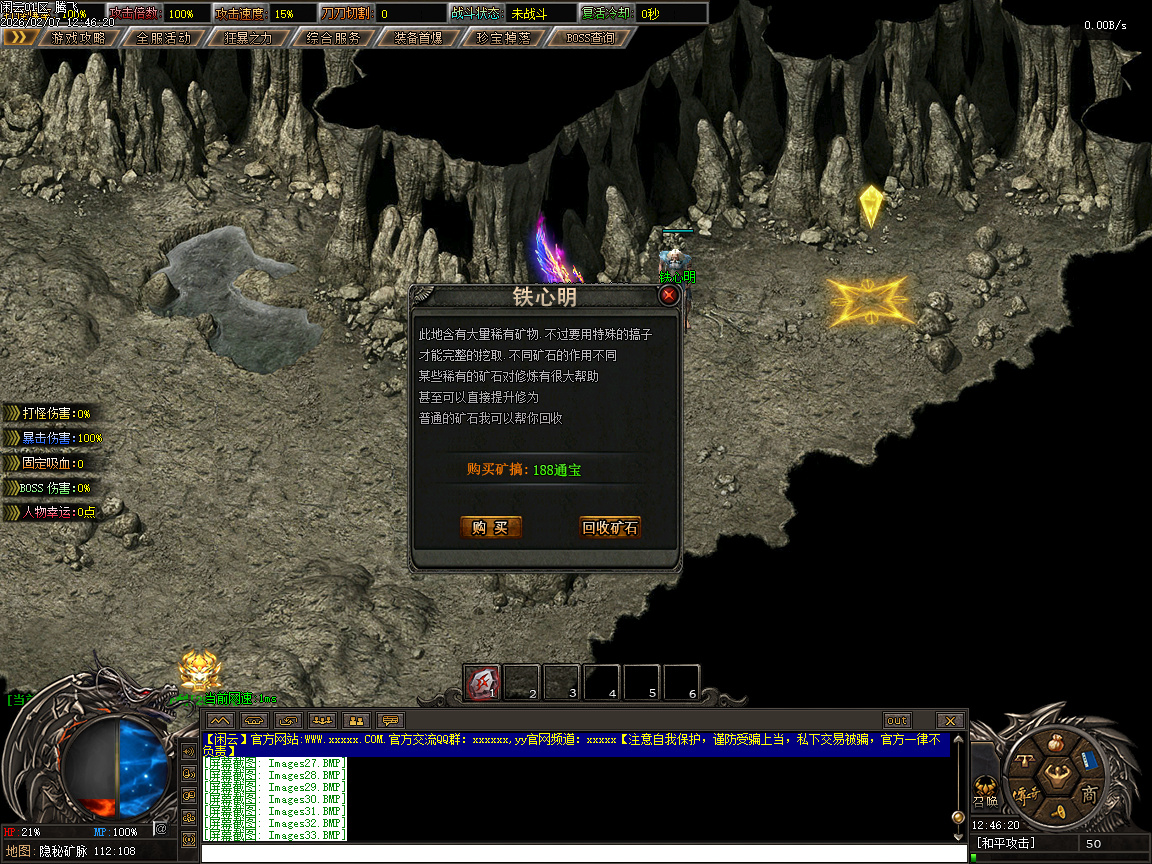
Task: Click the chat window's 'out' button
Action: click(x=897, y=720)
